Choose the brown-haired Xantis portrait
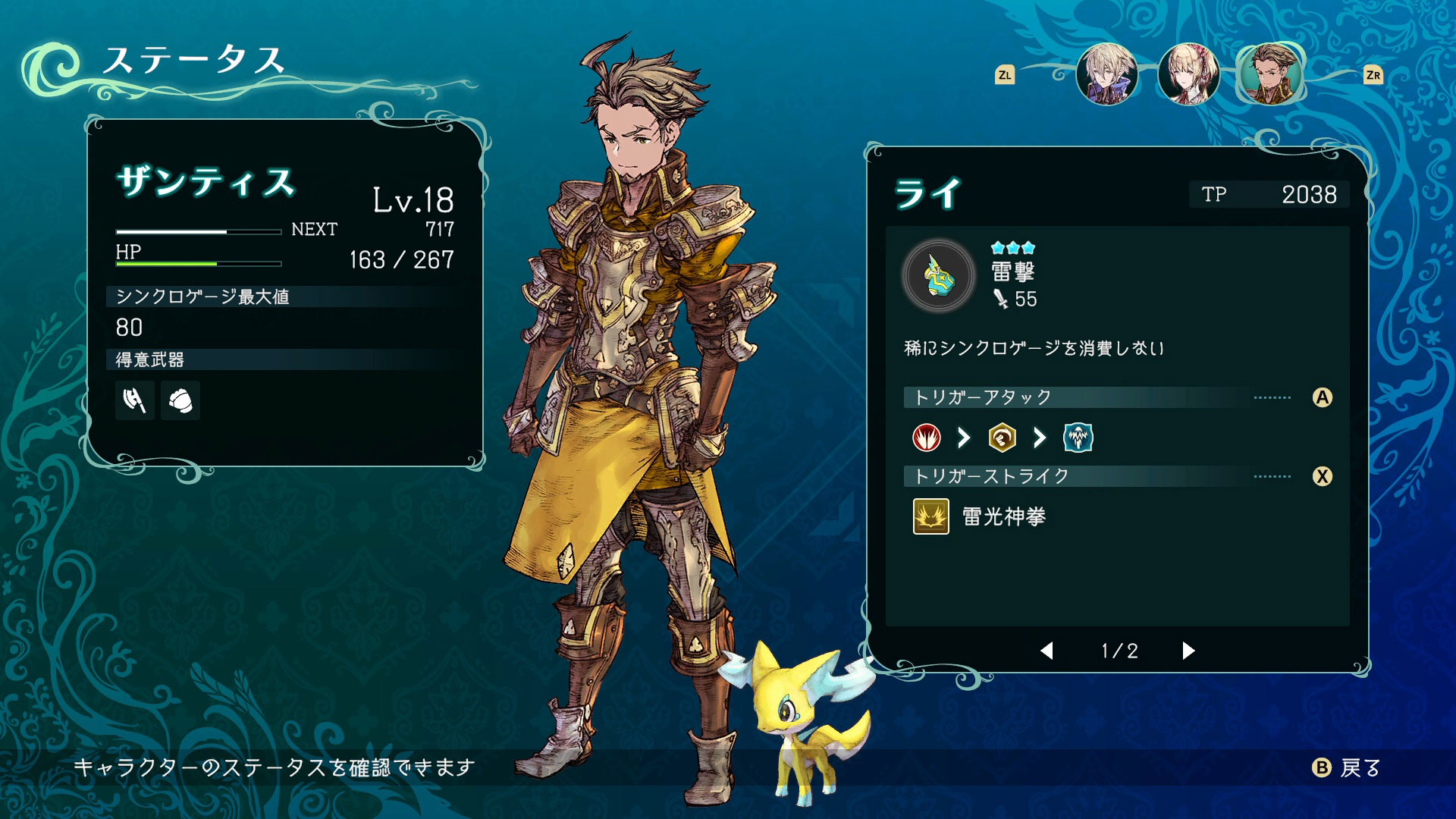The height and width of the screenshot is (819, 1456). (x=1271, y=74)
